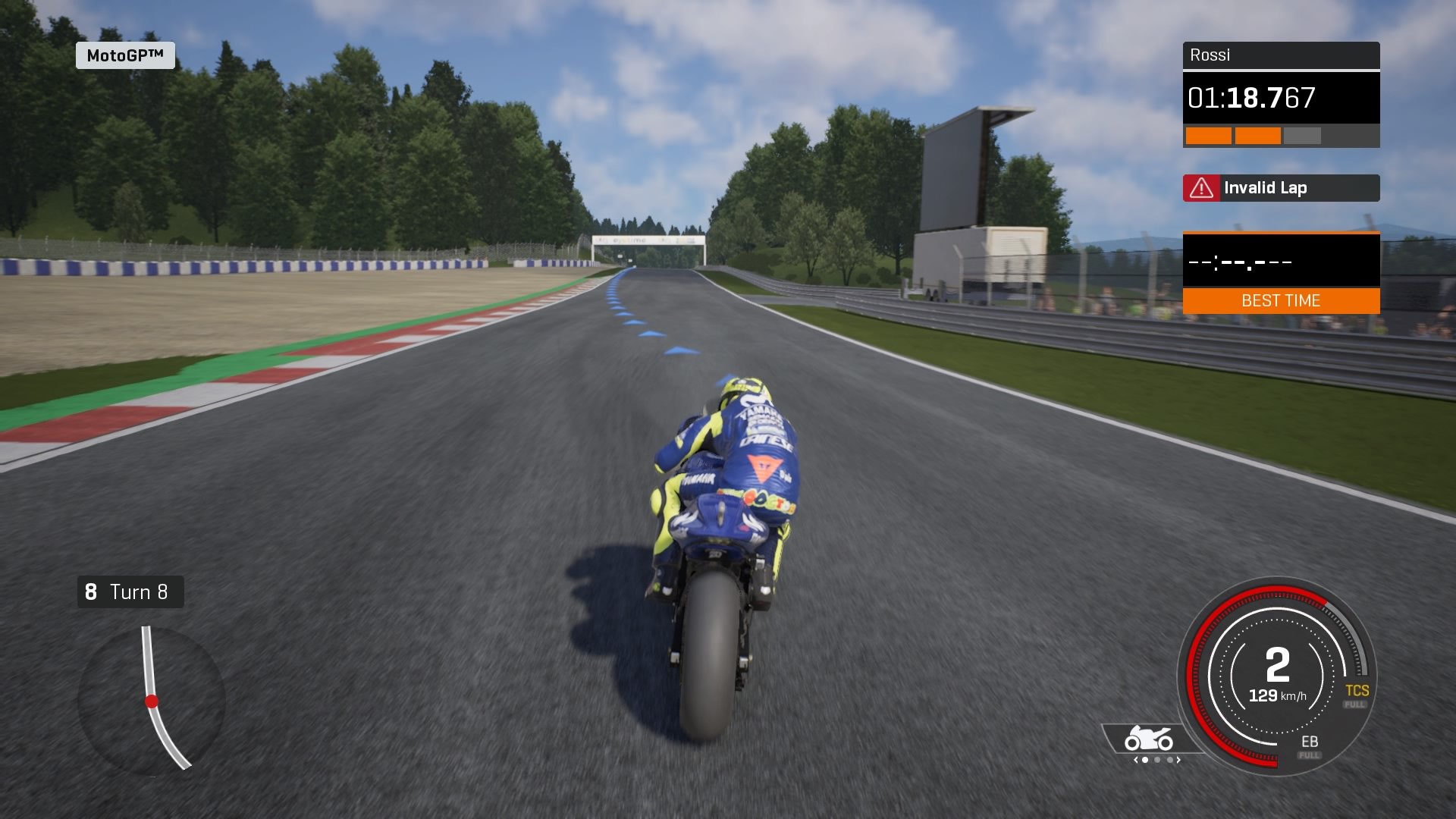Select the red Invalid Lap warning triangle icon
Screen dimensions: 1456x819
pyautogui.click(x=1203, y=187)
